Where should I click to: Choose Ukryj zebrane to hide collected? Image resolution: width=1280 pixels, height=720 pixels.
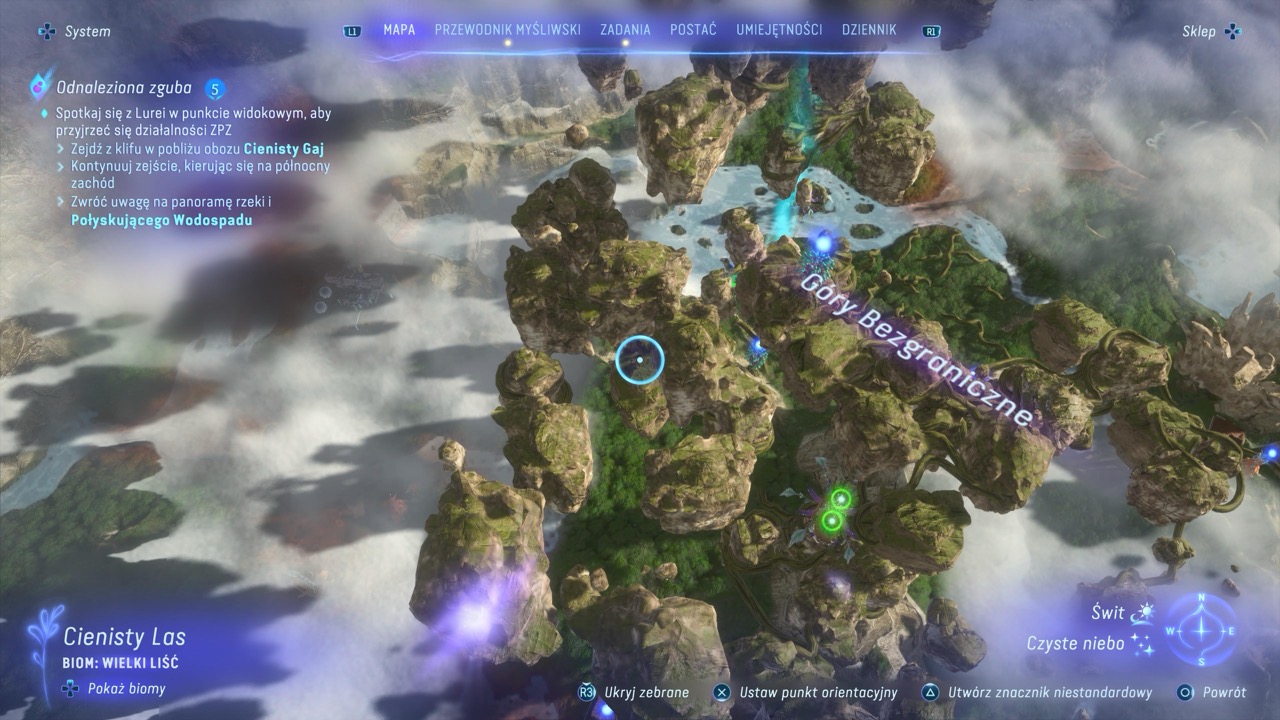647,692
